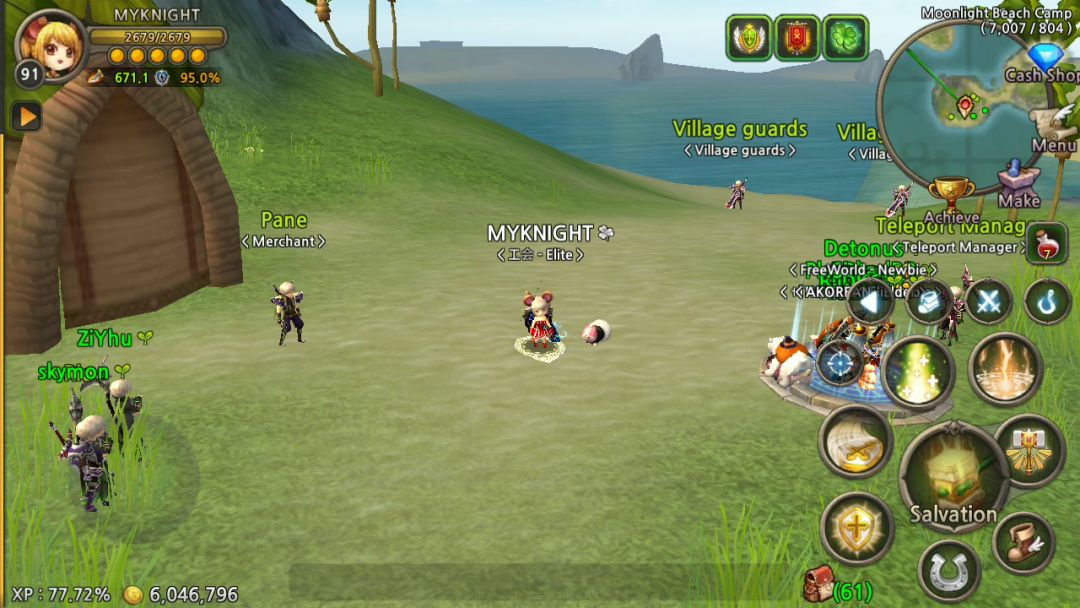Tap the fishing hook button
Viewport: 1080px width, 608px height.
1048,301
